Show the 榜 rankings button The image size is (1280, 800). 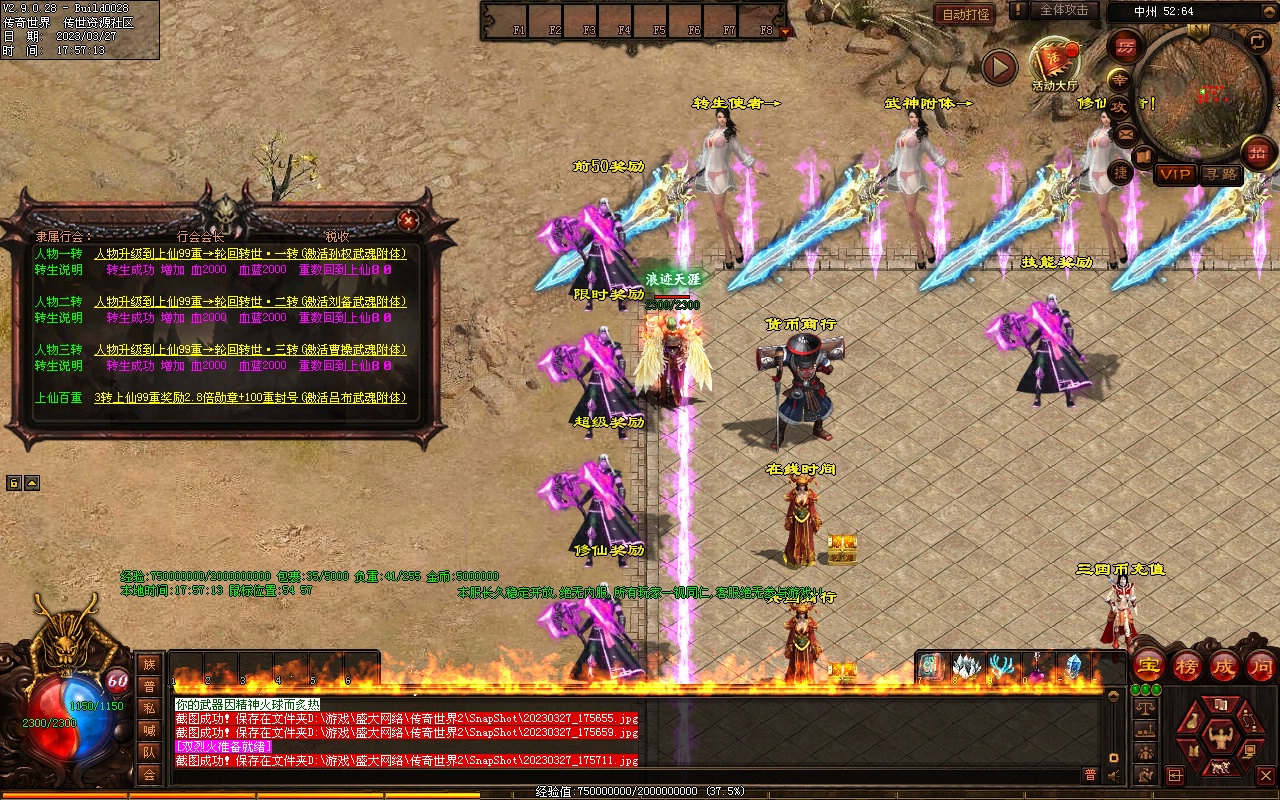click(1187, 665)
